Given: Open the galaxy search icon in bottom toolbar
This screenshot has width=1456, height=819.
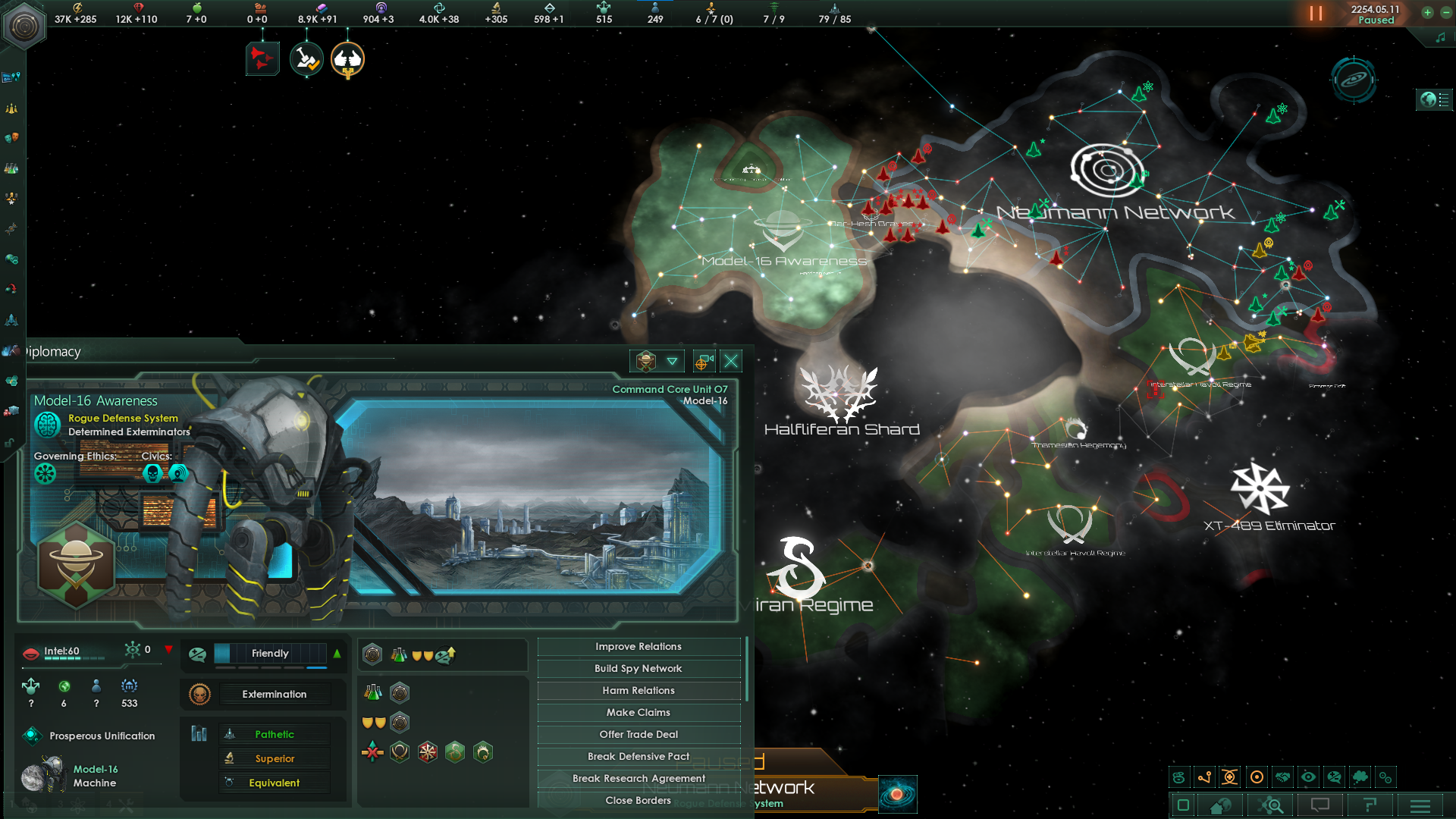Looking at the screenshot, I should click(x=1272, y=805).
